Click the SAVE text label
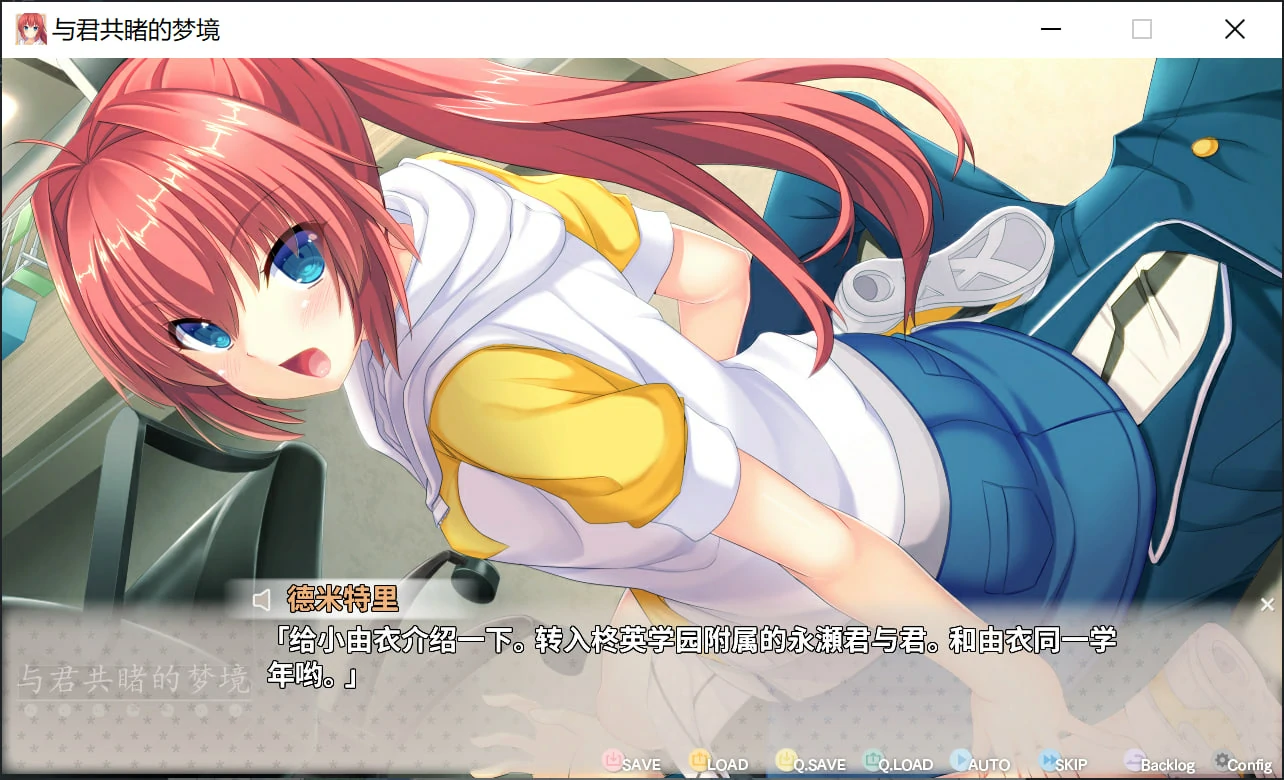 [x=640, y=763]
